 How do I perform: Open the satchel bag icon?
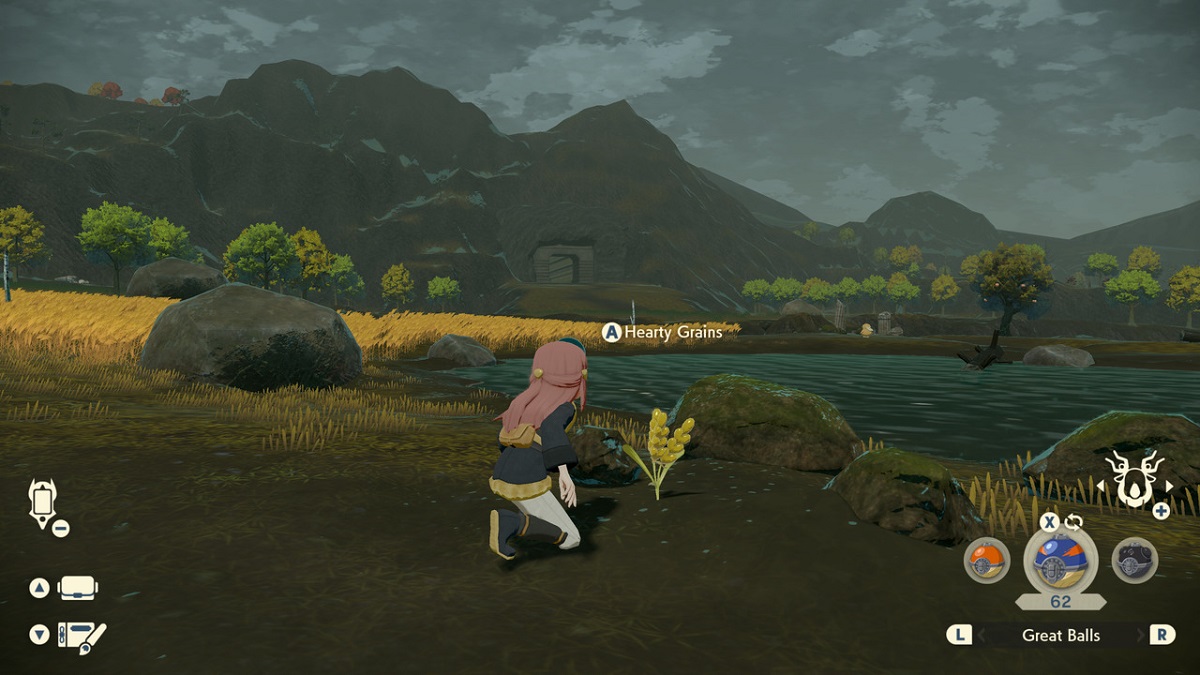[77, 588]
